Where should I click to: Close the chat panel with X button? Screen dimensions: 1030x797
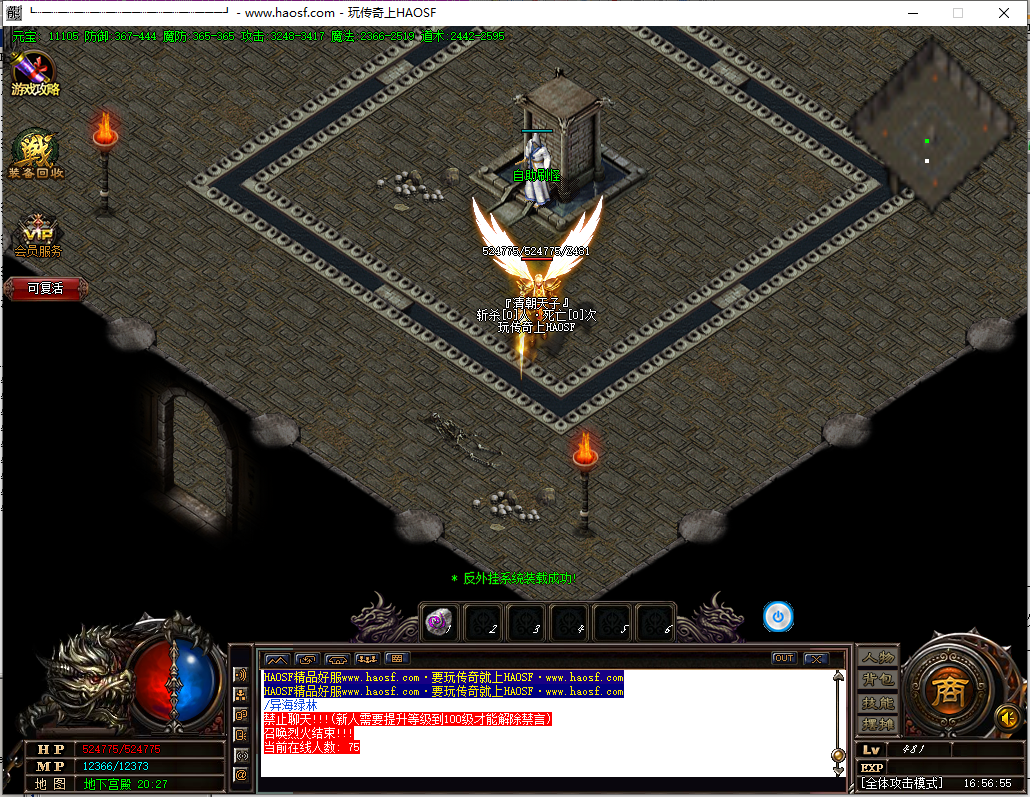(816, 658)
